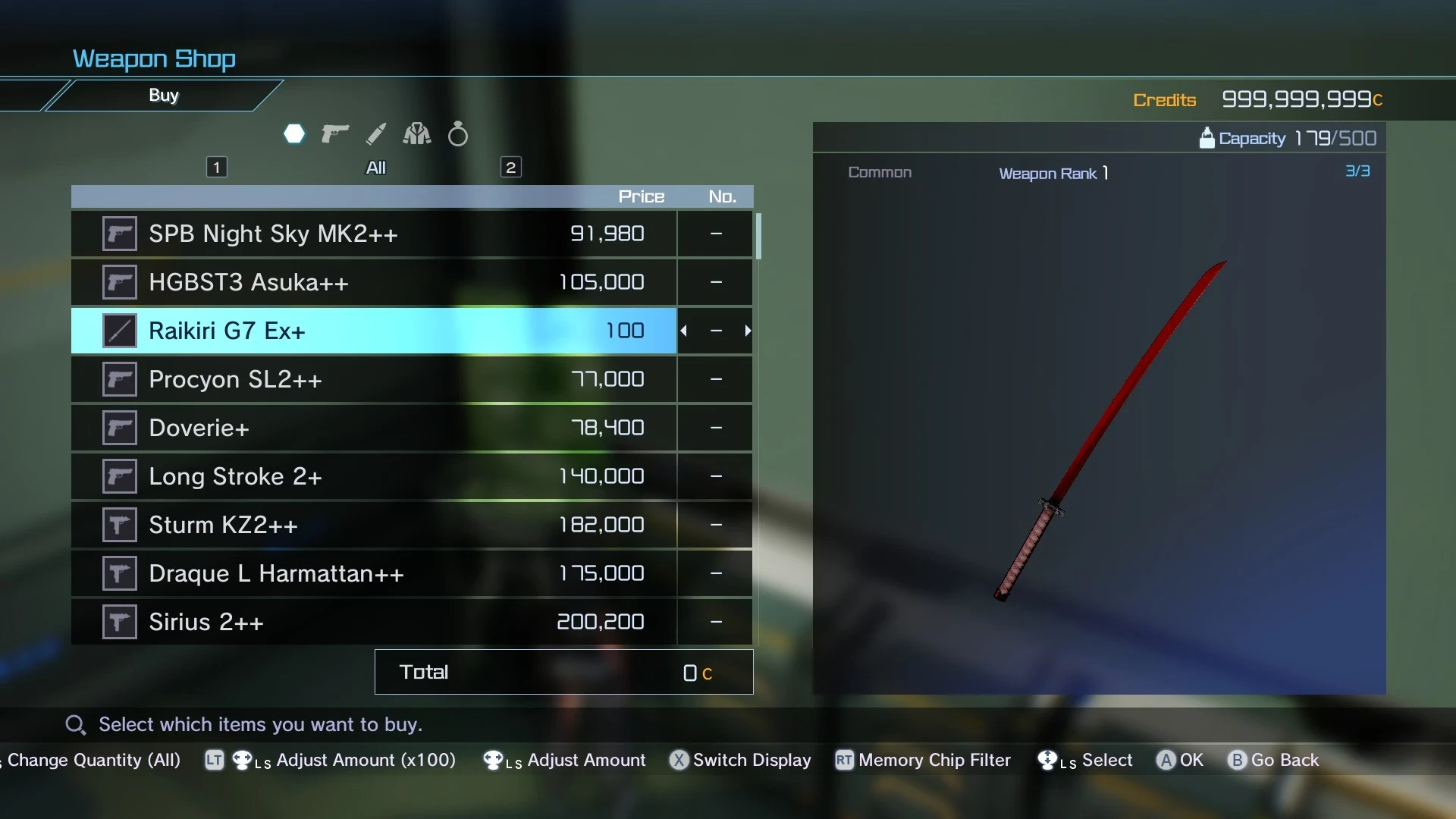
Task: Select the ring accessory category filter icon
Action: (458, 133)
